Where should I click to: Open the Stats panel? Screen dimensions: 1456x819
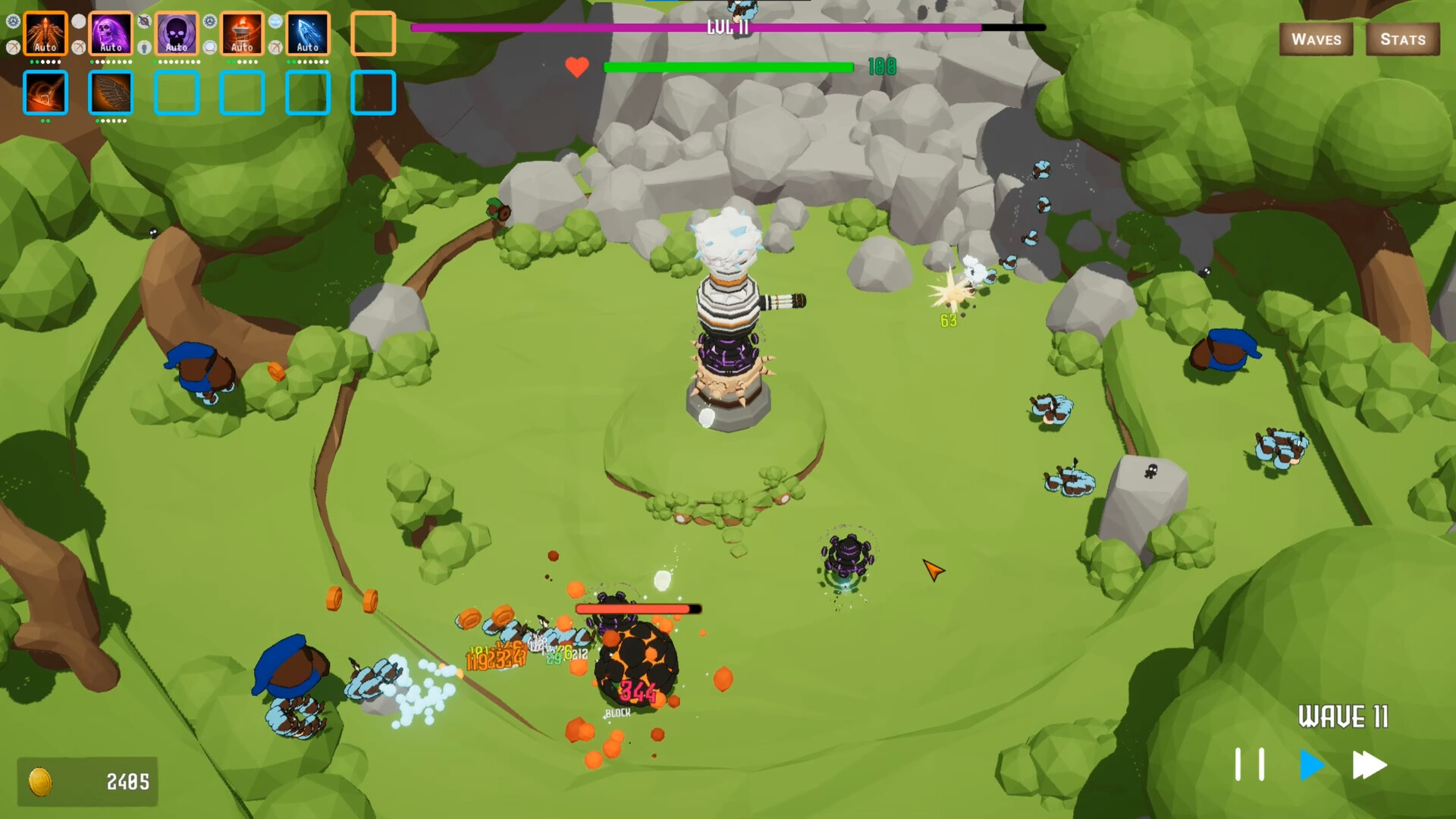click(1403, 39)
